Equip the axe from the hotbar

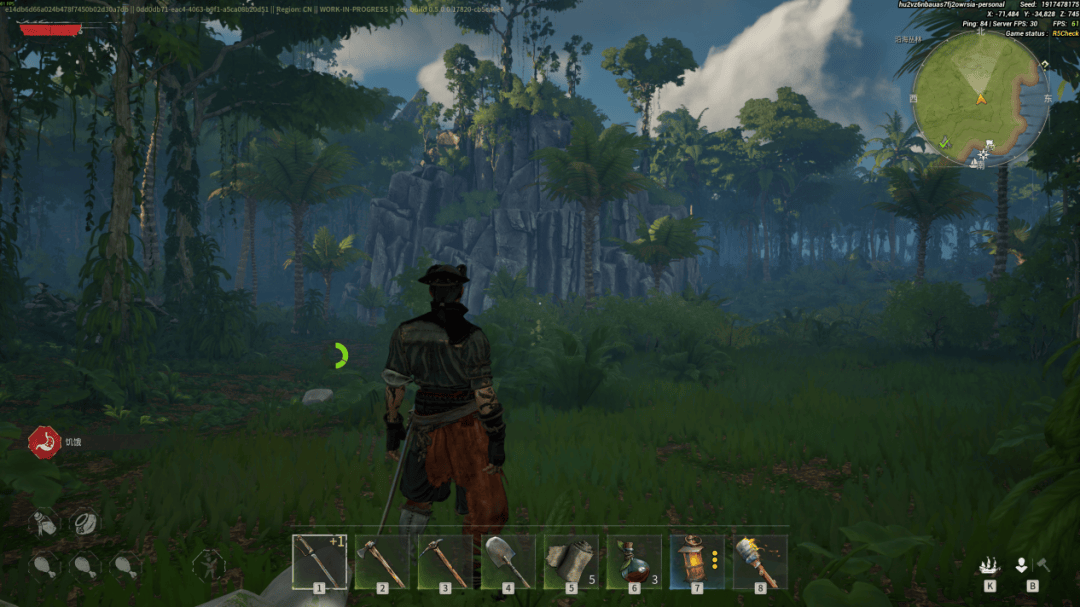tap(383, 561)
